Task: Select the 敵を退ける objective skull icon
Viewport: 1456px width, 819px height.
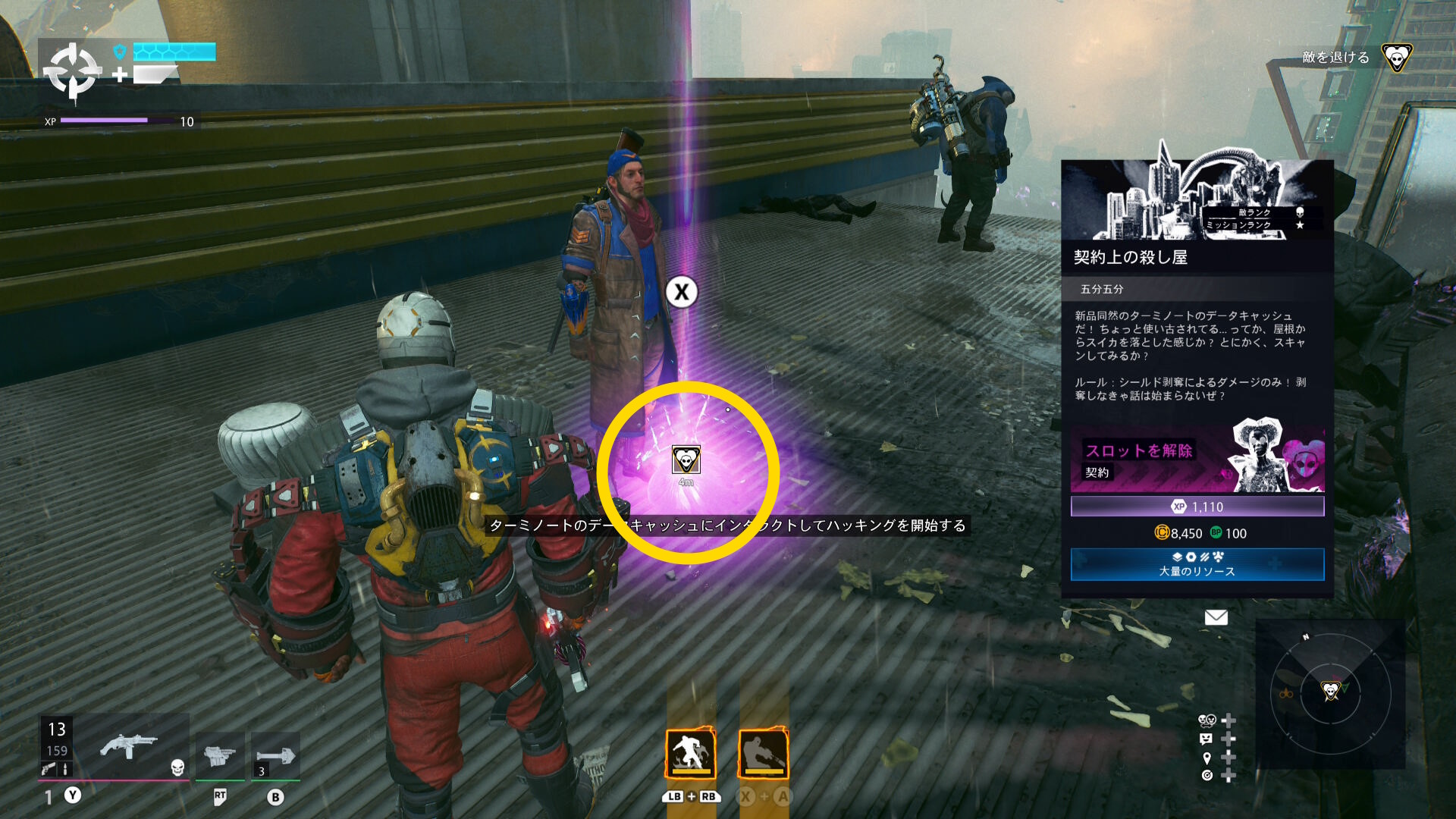Action: (x=1396, y=58)
